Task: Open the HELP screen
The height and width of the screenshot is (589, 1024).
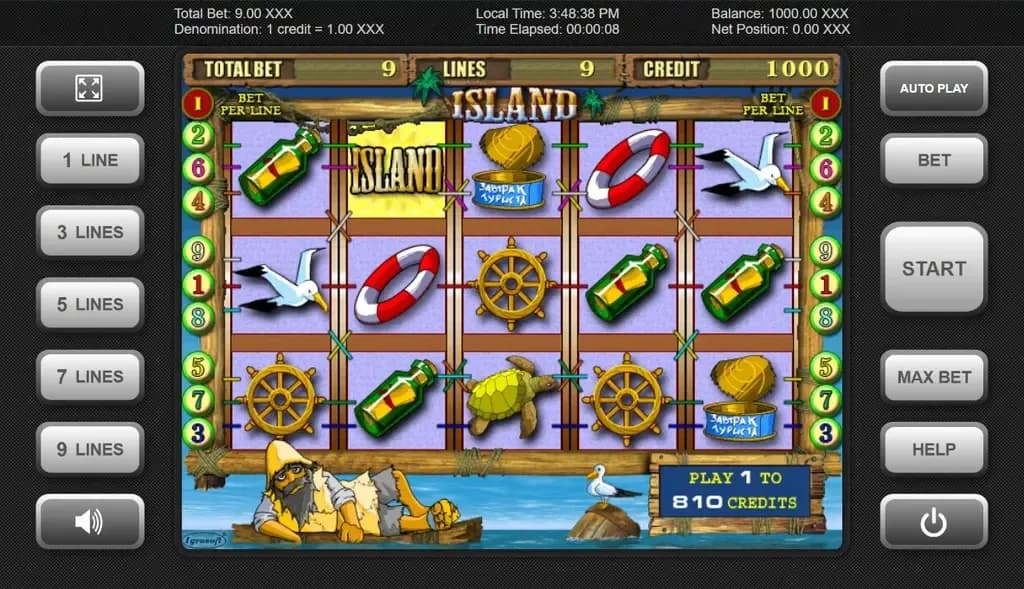Action: coord(933,449)
